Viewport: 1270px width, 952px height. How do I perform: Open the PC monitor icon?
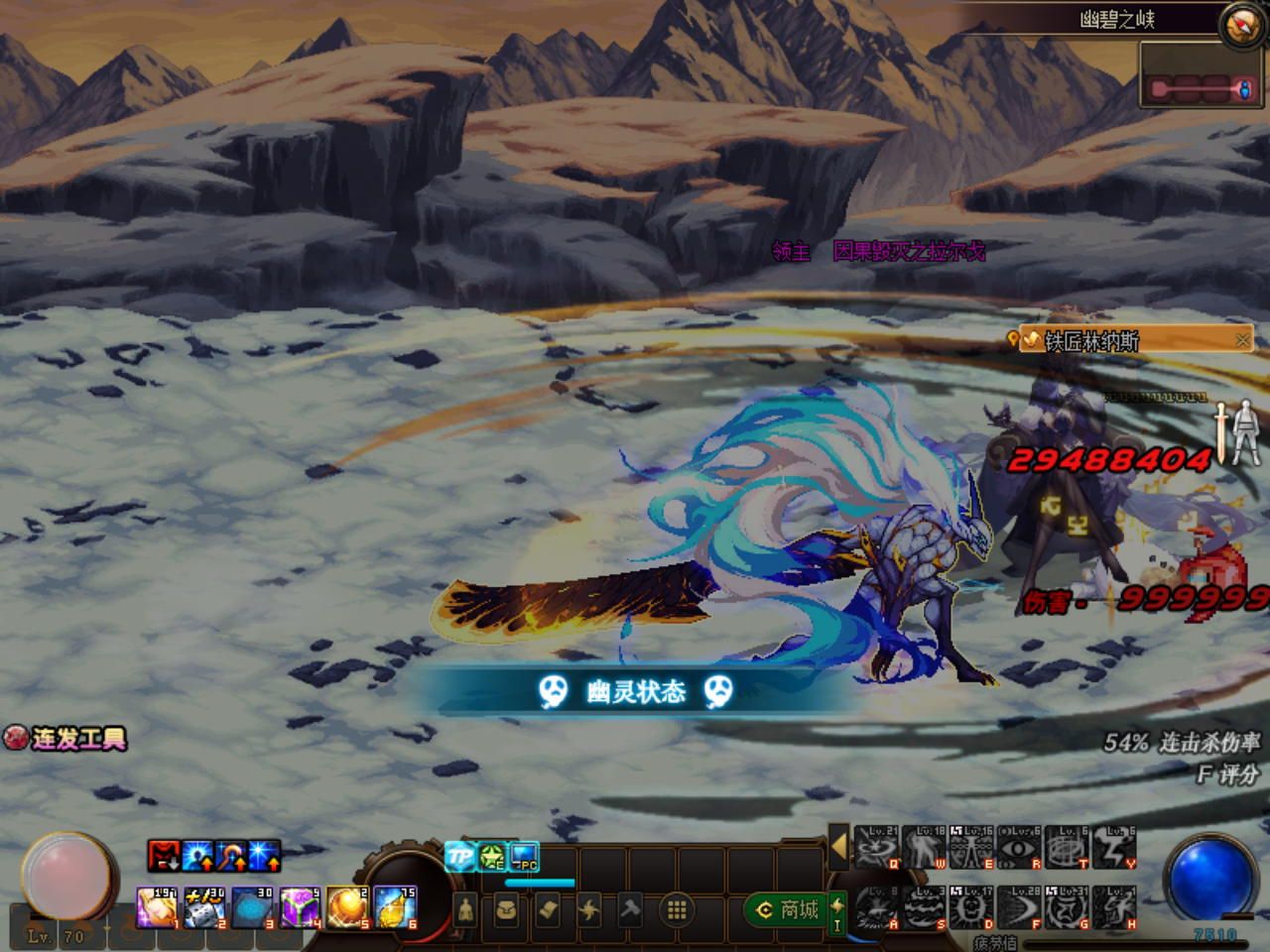point(524,857)
